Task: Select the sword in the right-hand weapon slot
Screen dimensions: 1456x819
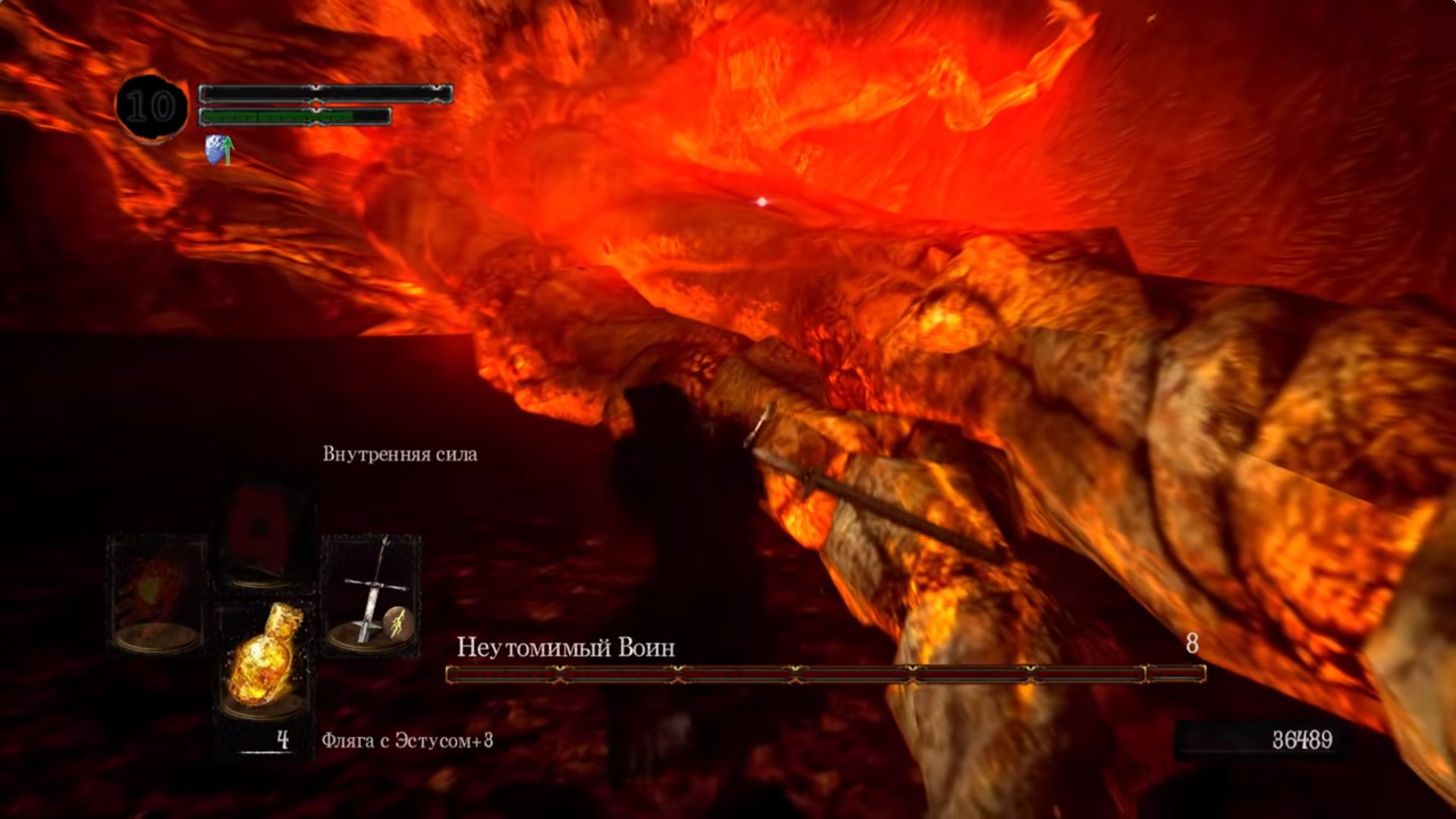Action: tap(371, 593)
